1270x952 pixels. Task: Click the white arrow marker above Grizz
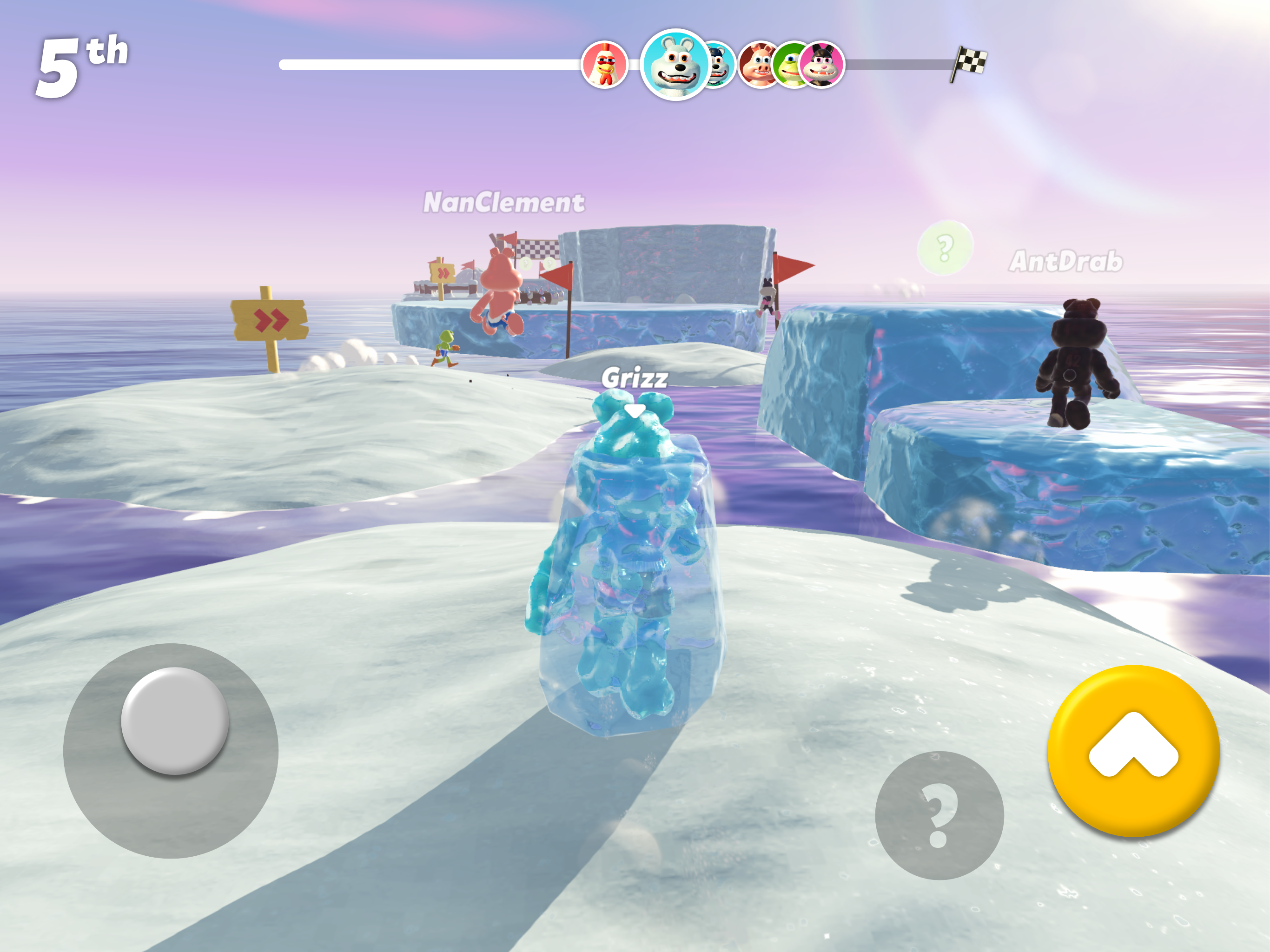click(635, 411)
